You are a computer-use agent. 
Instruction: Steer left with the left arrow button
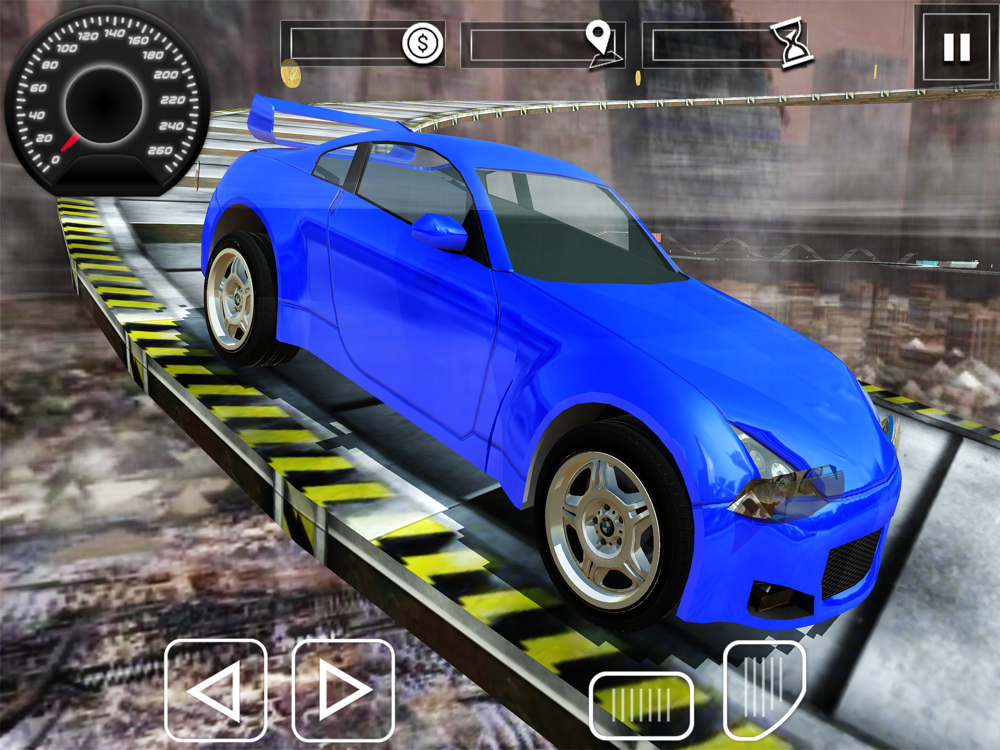point(216,689)
